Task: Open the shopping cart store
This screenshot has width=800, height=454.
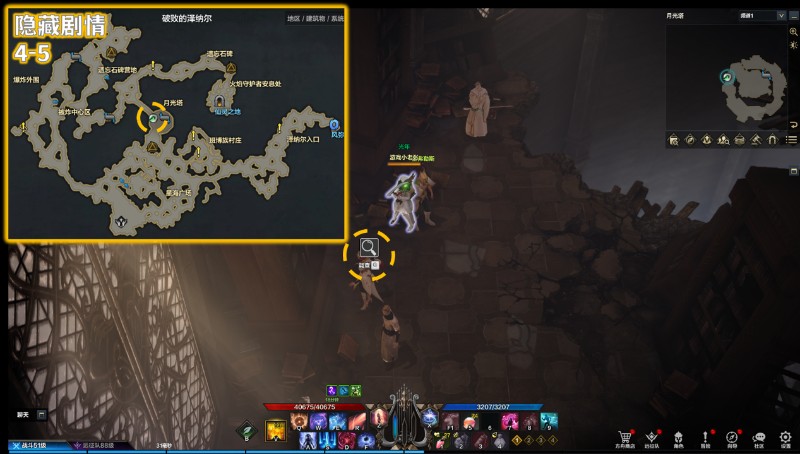Action: tap(626, 438)
